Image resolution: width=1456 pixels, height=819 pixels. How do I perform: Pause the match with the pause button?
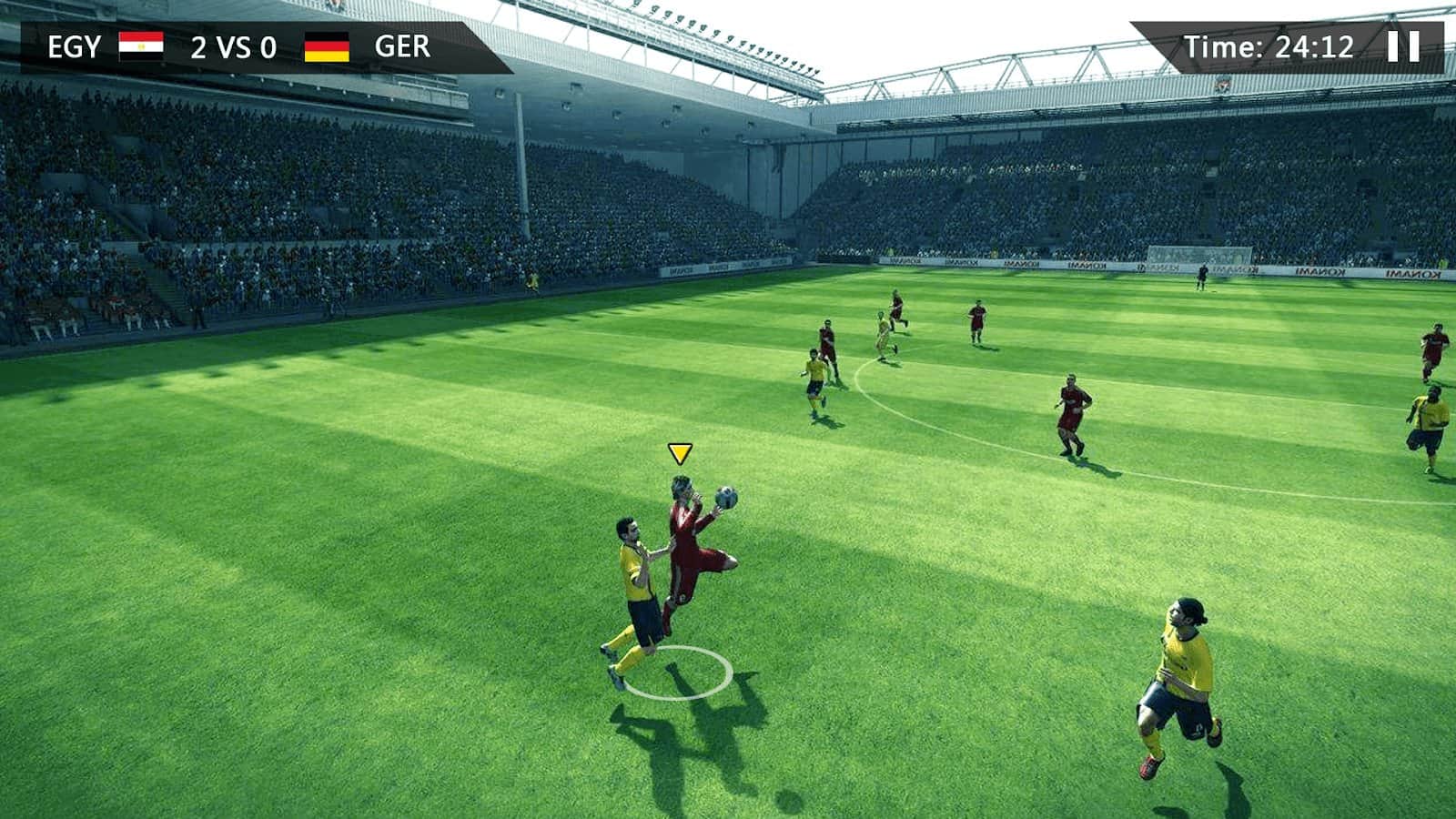1403,46
